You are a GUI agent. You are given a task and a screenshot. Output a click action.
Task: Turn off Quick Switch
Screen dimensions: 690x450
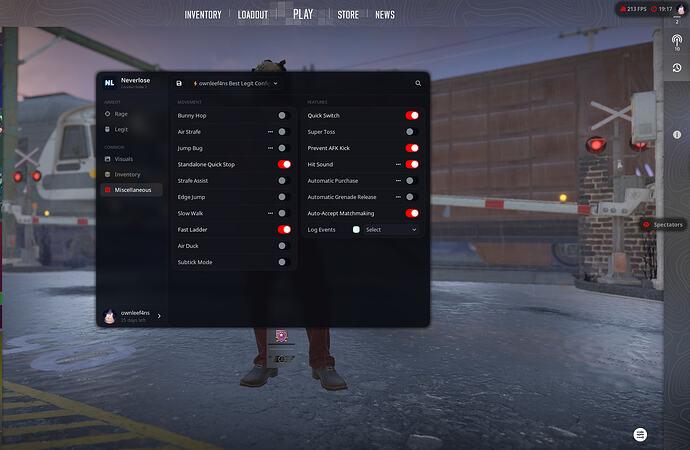[412, 115]
